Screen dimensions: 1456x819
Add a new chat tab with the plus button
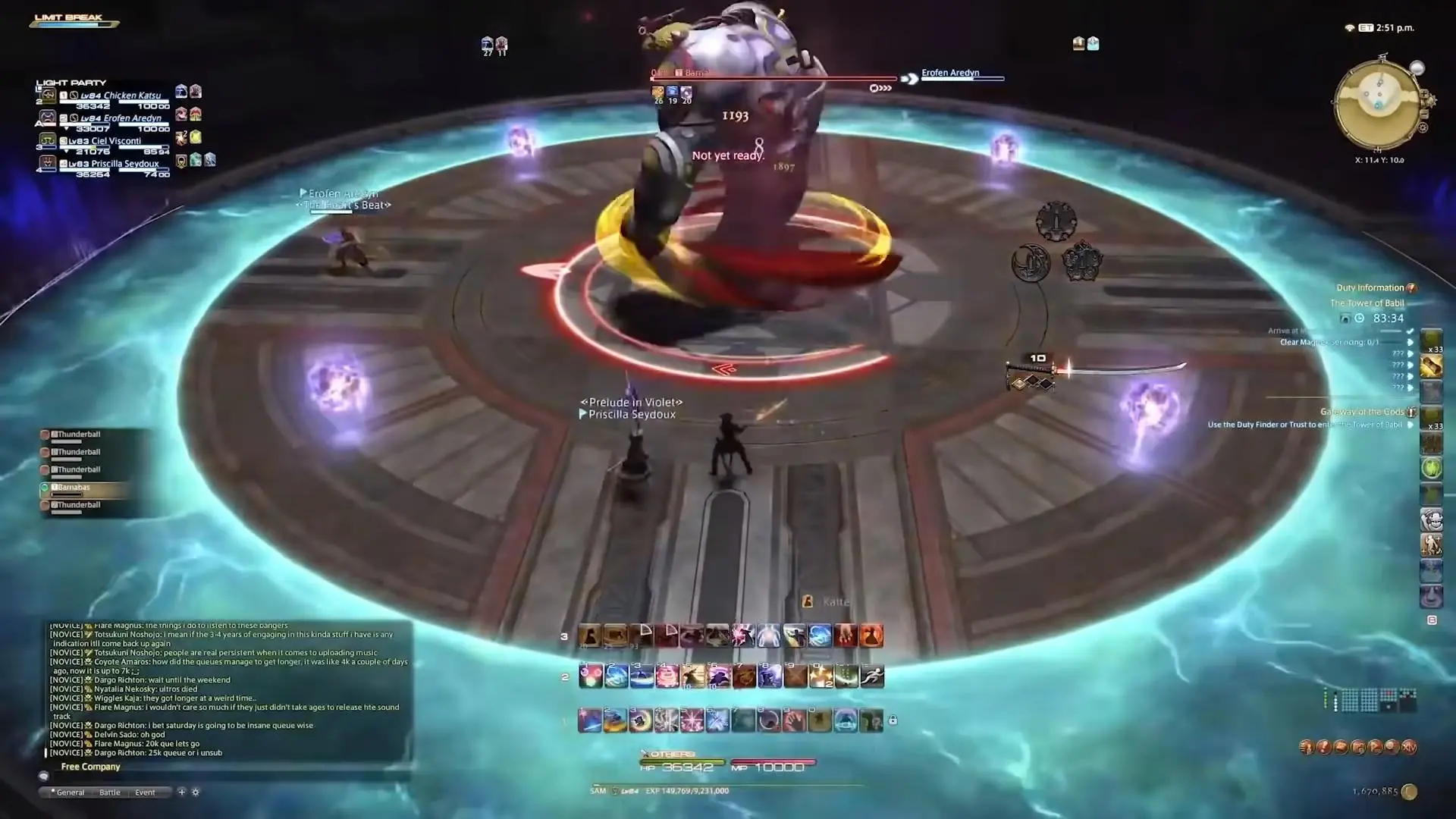click(181, 792)
